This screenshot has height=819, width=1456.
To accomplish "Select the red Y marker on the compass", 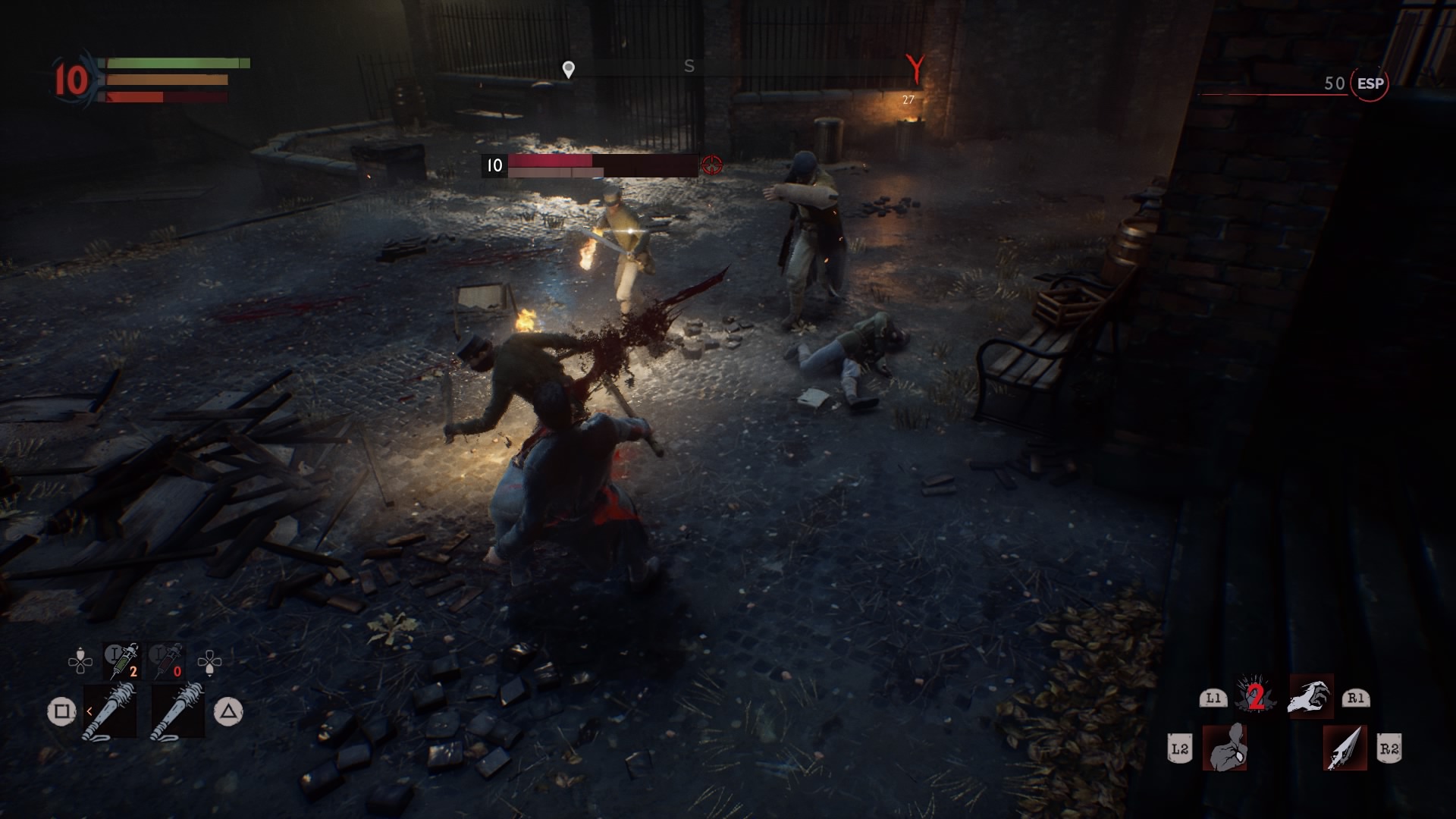I will coord(916,69).
